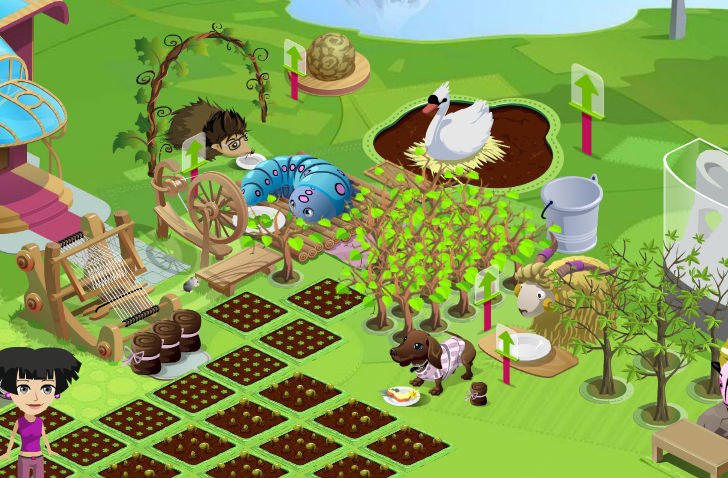Activate the arrow sign in front of the empty plate

(x=506, y=346)
